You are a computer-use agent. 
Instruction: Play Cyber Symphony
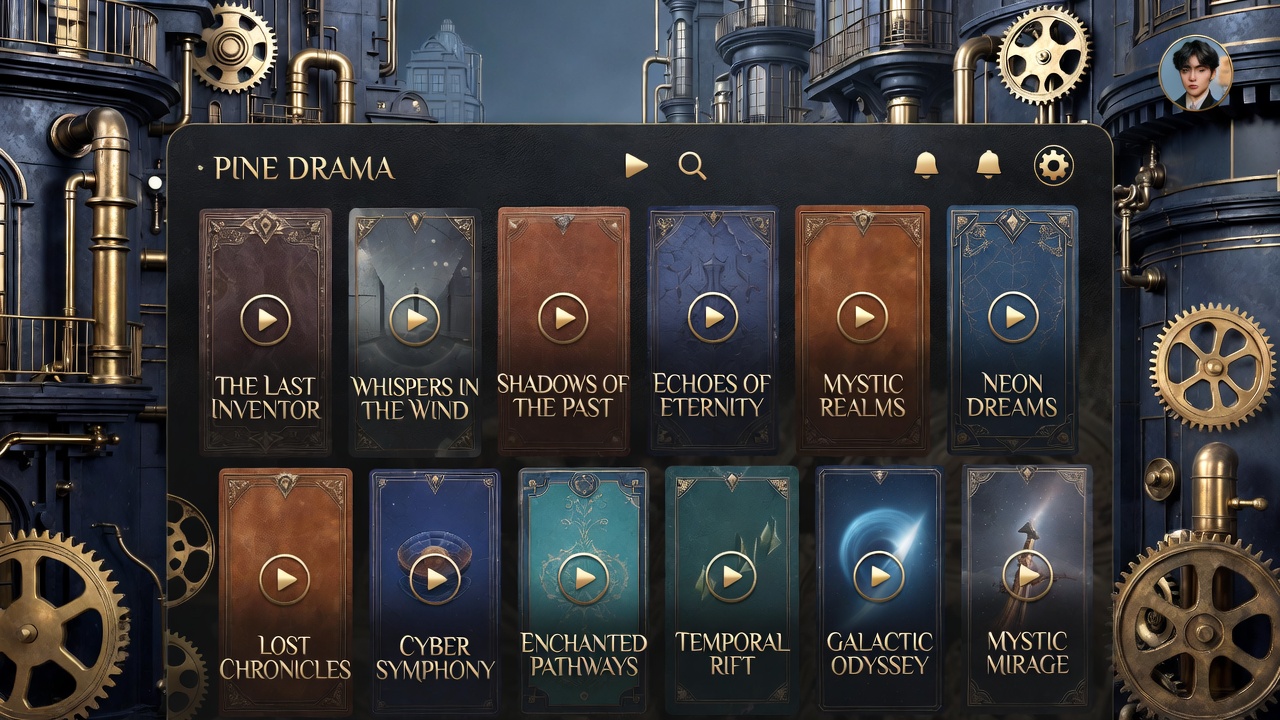435,579
